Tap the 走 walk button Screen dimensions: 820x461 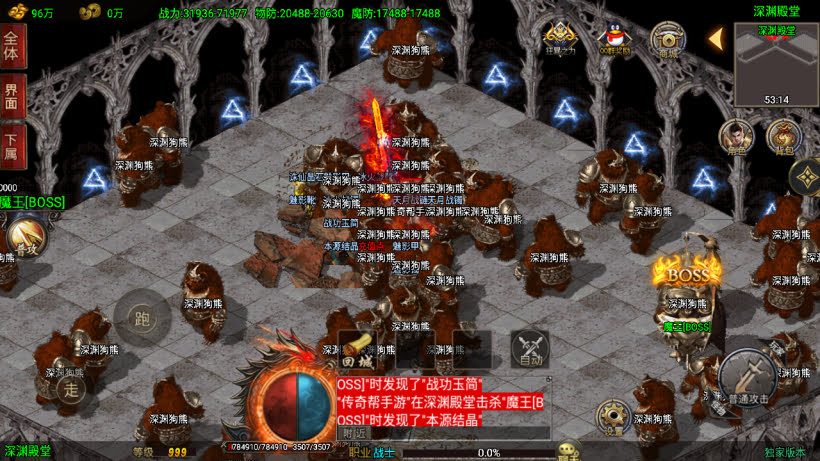[71, 388]
